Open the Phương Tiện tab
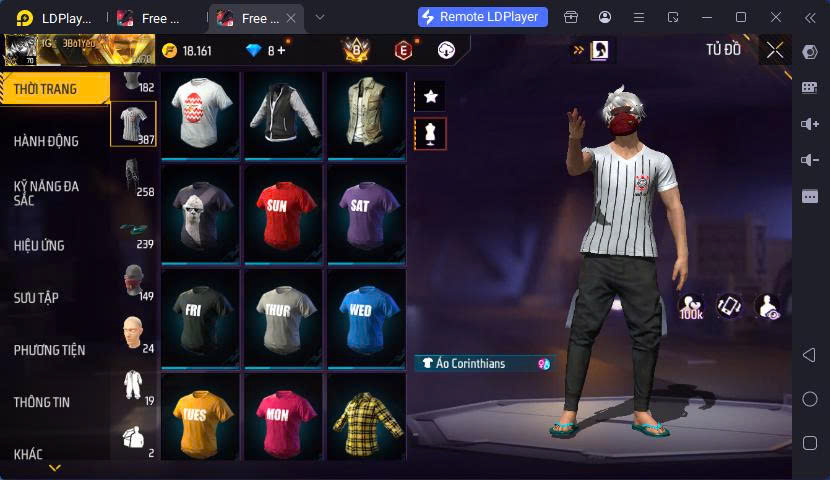 [49, 350]
